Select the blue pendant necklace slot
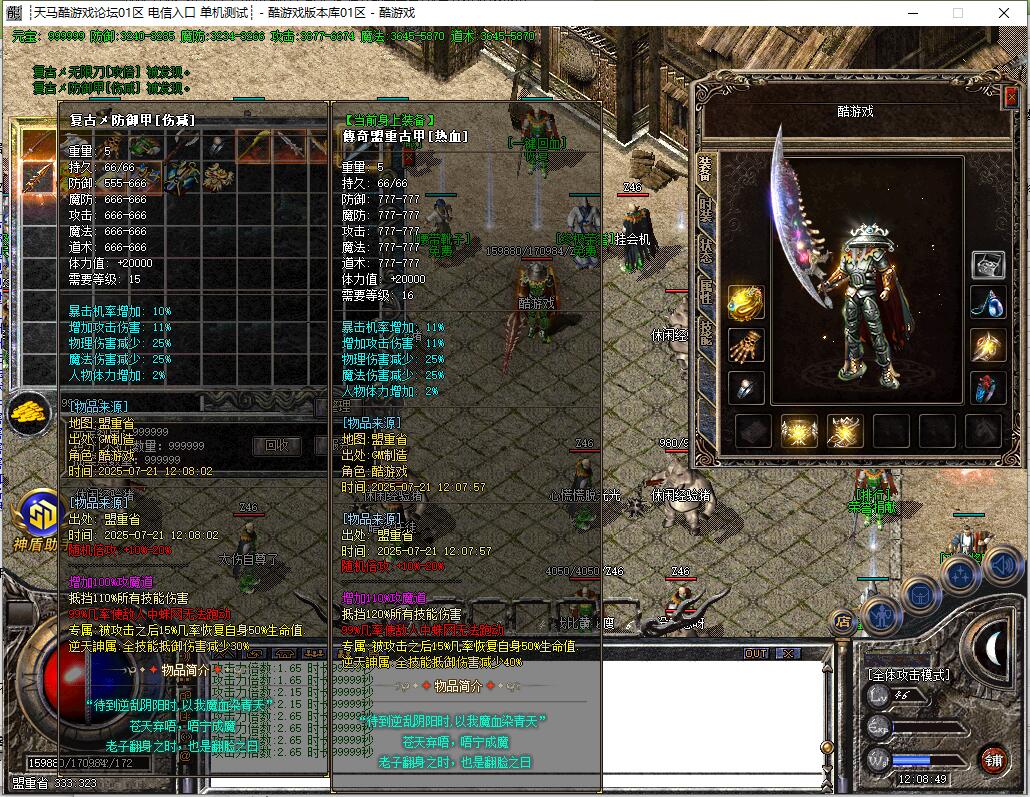The image size is (1030, 797). [989, 302]
